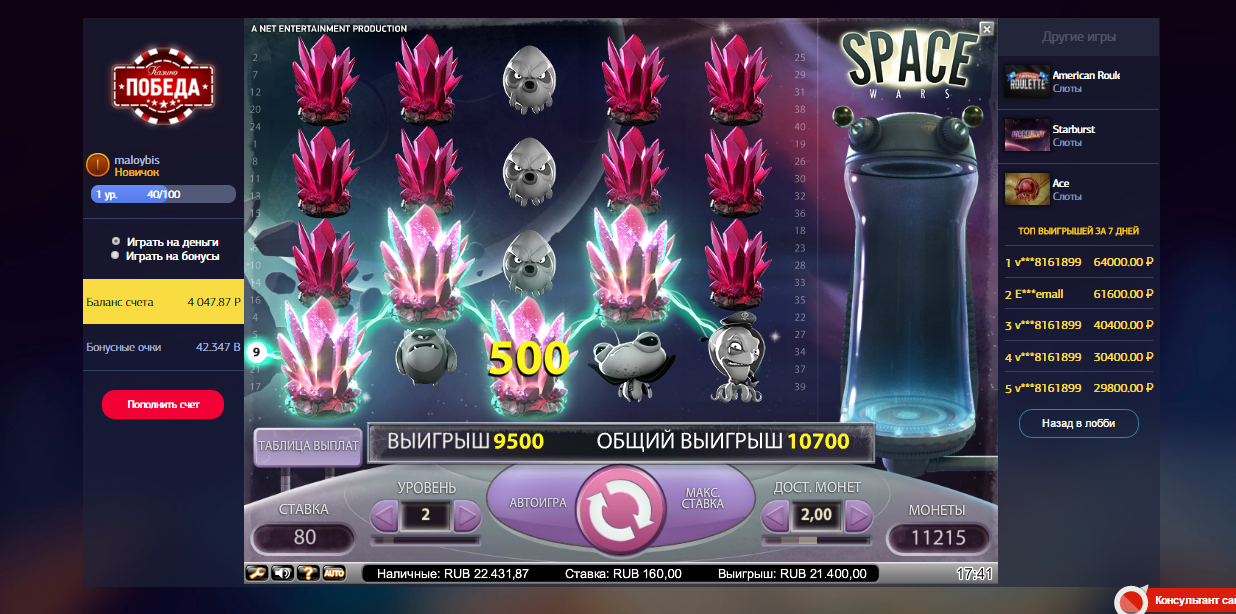The height and width of the screenshot is (614, 1236).
Task: Open game settings via the wrench icon
Action: pyautogui.click(x=257, y=573)
